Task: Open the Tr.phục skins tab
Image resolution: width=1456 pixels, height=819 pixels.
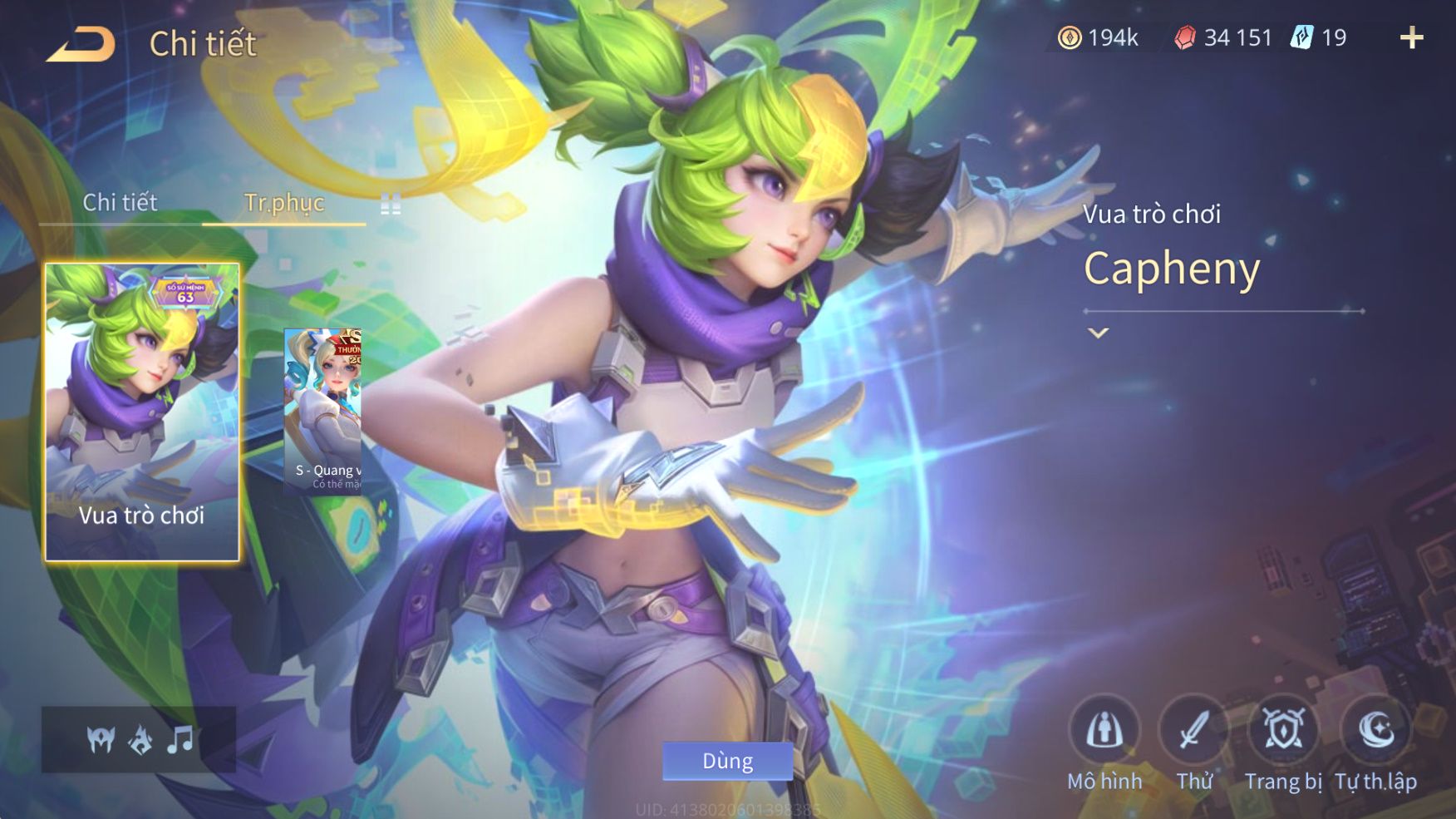Action: point(283,202)
